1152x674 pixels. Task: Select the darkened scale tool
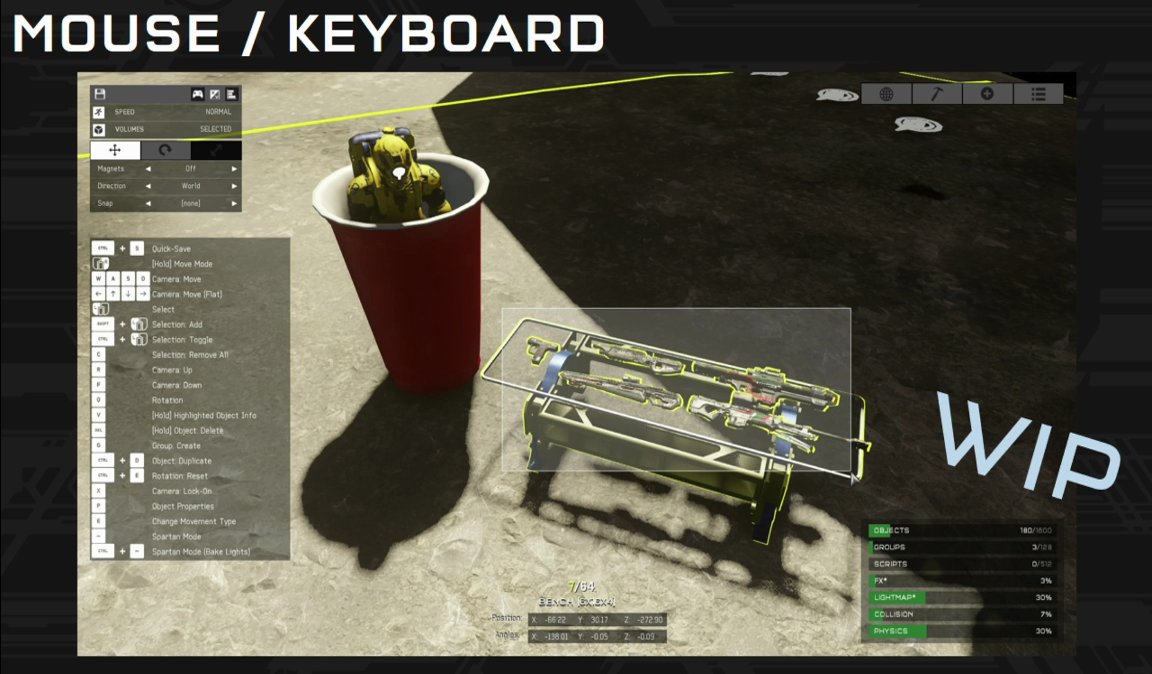point(216,150)
